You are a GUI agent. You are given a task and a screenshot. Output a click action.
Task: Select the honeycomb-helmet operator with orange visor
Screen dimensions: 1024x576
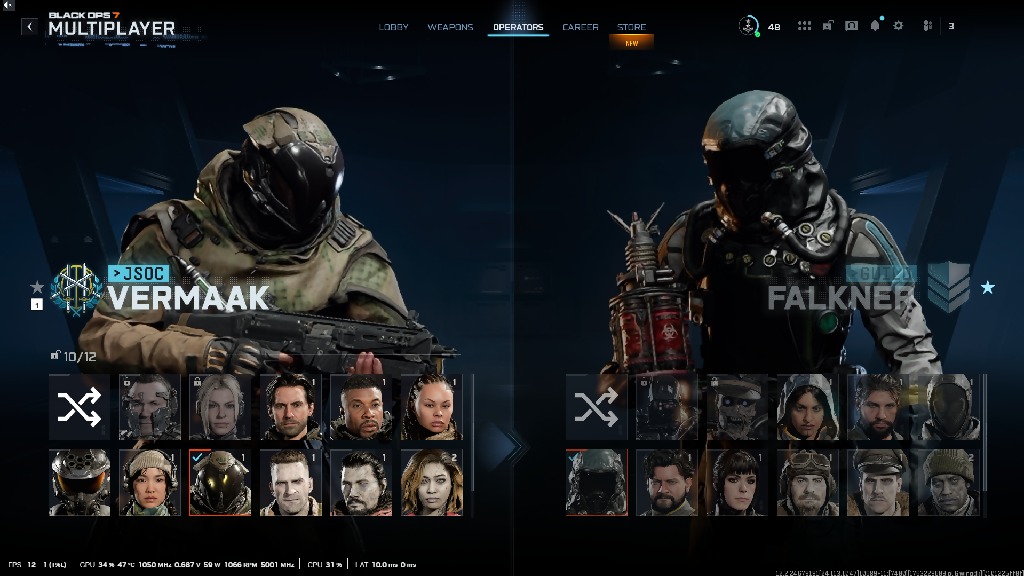[x=79, y=482]
